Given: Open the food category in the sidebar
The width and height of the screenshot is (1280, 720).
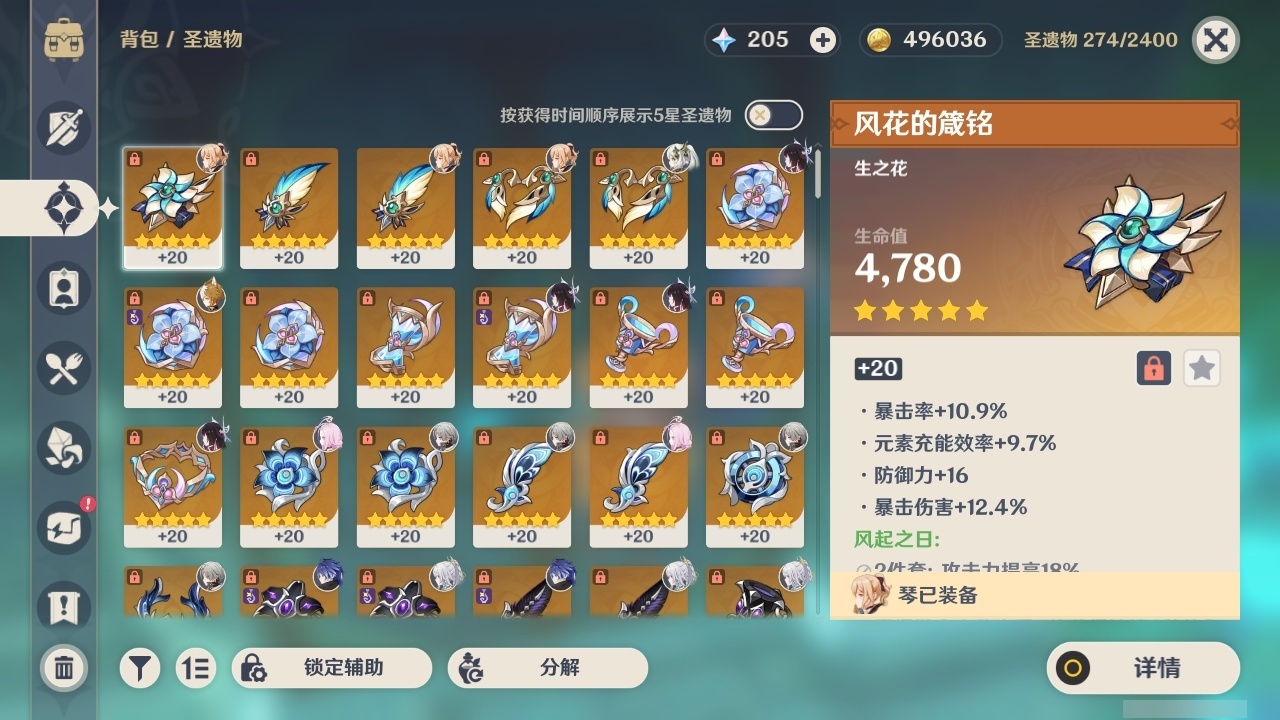Looking at the screenshot, I should 64,368.
